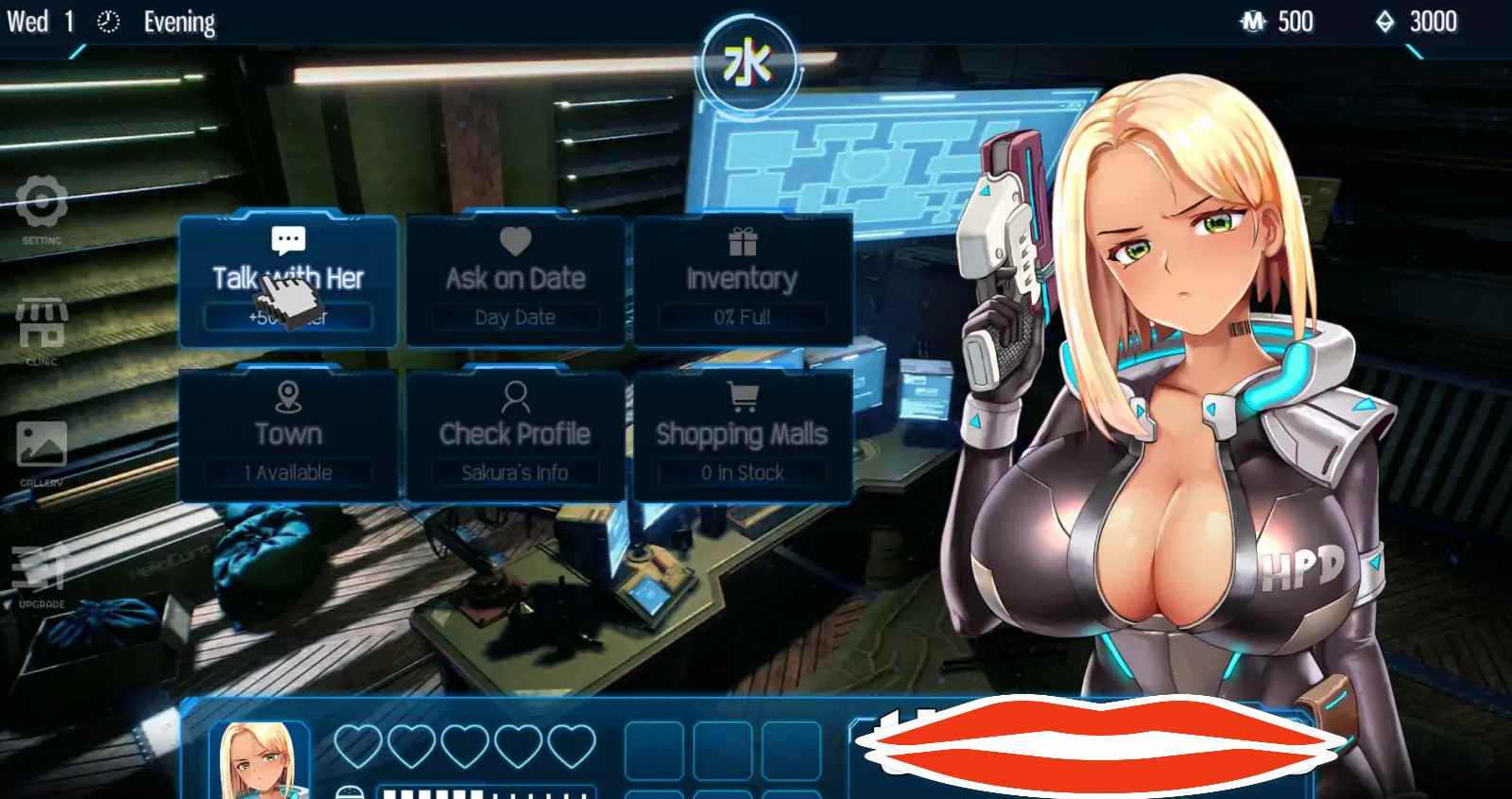Open the Gallery sidebar icon
This screenshot has height=799, width=1512.
coord(43,444)
